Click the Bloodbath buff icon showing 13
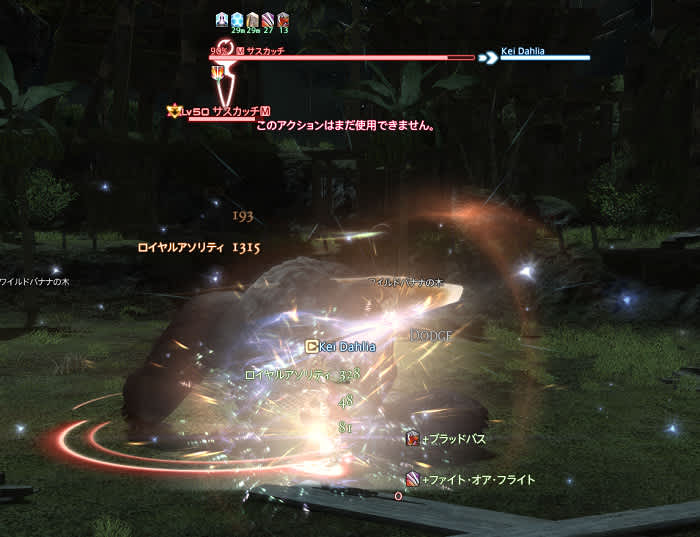This screenshot has height=537, width=700. click(x=283, y=19)
